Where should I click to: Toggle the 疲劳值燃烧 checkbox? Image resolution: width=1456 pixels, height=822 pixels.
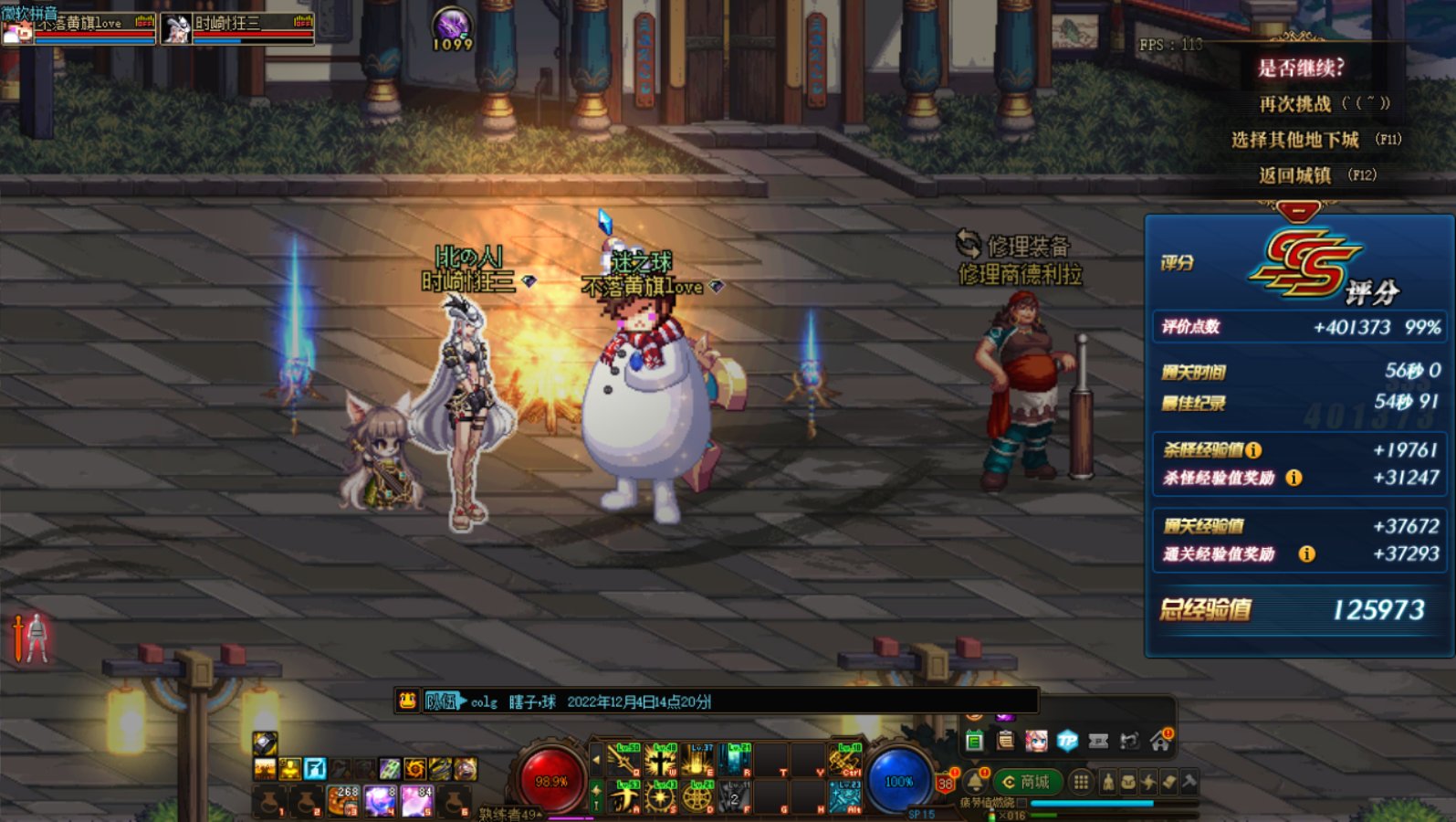(1021, 803)
